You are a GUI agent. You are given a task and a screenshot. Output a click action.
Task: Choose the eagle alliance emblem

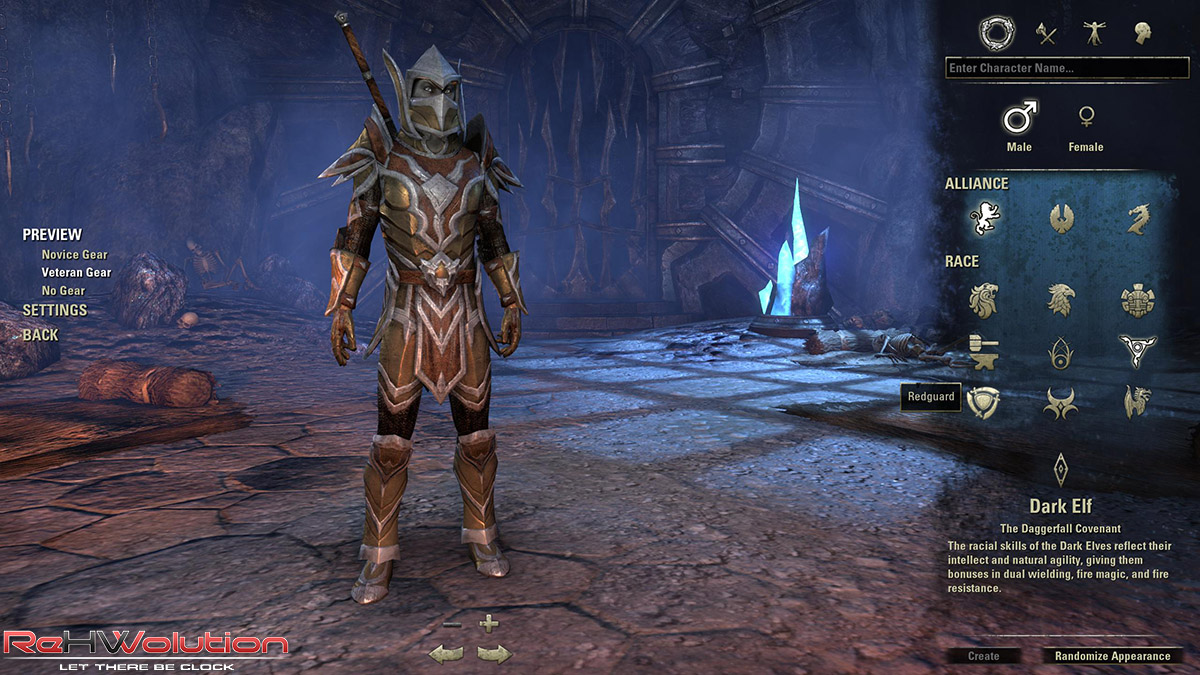pos(1061,218)
